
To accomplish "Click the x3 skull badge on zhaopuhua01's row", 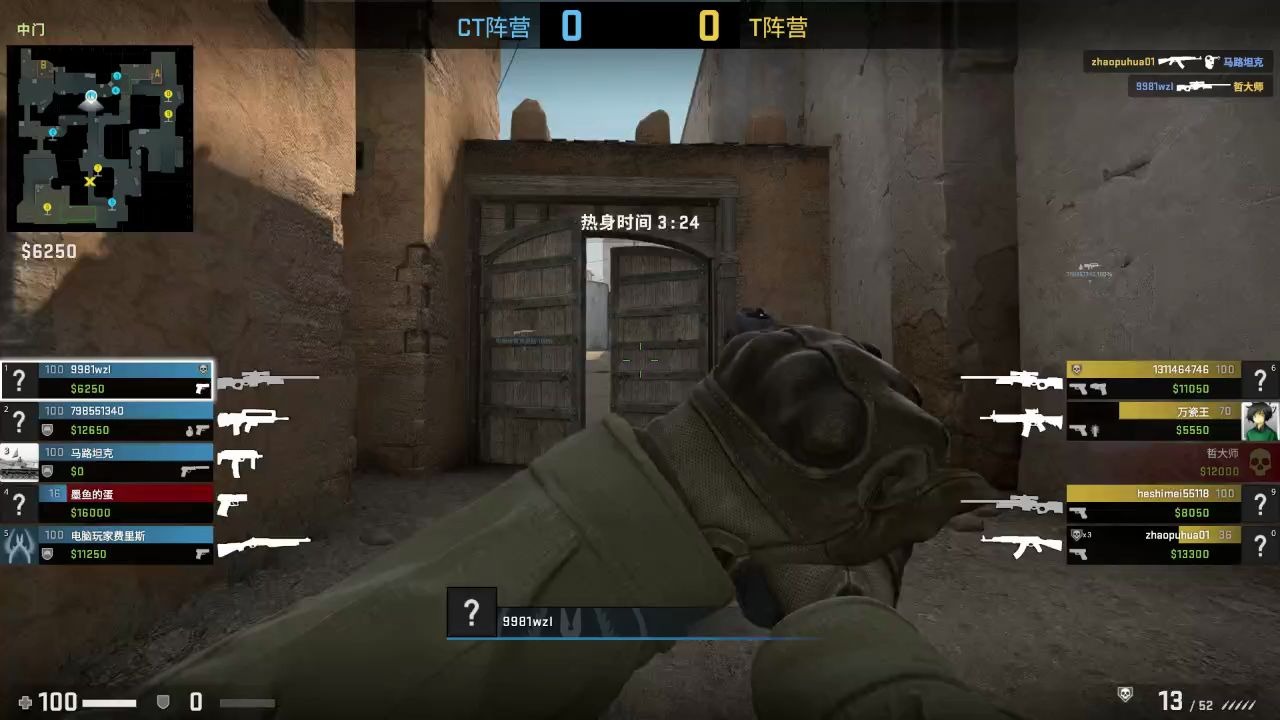I will click(x=1077, y=535).
